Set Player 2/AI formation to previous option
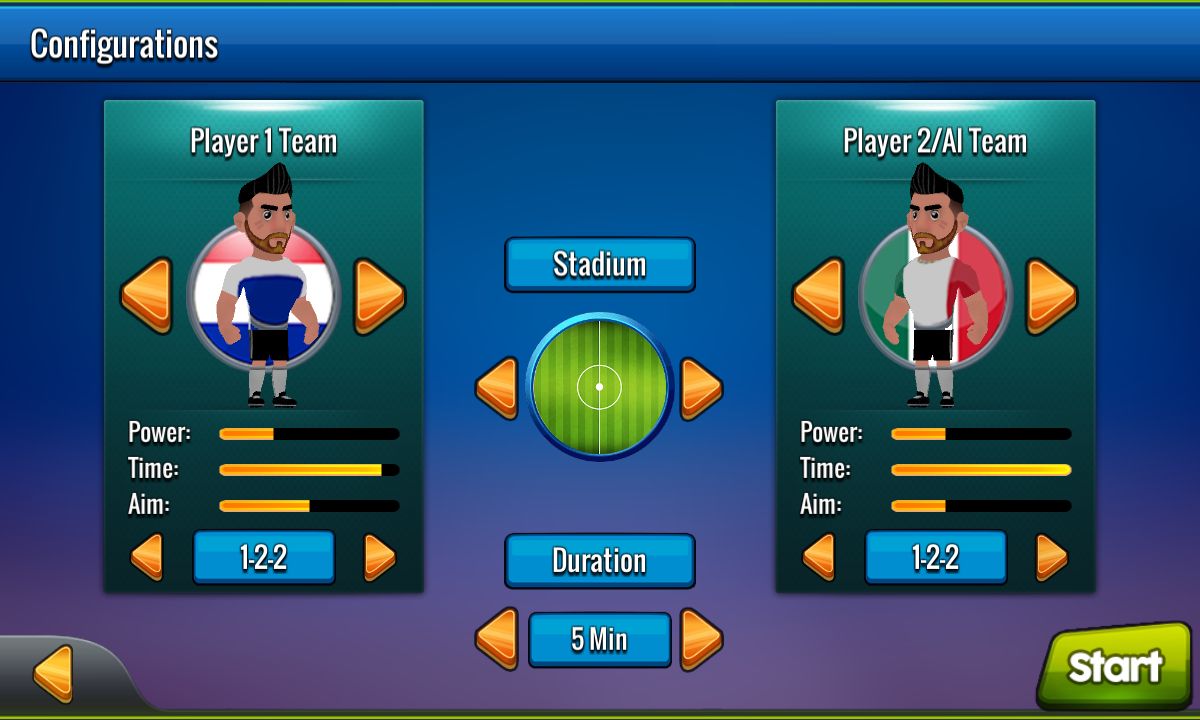 click(x=819, y=557)
